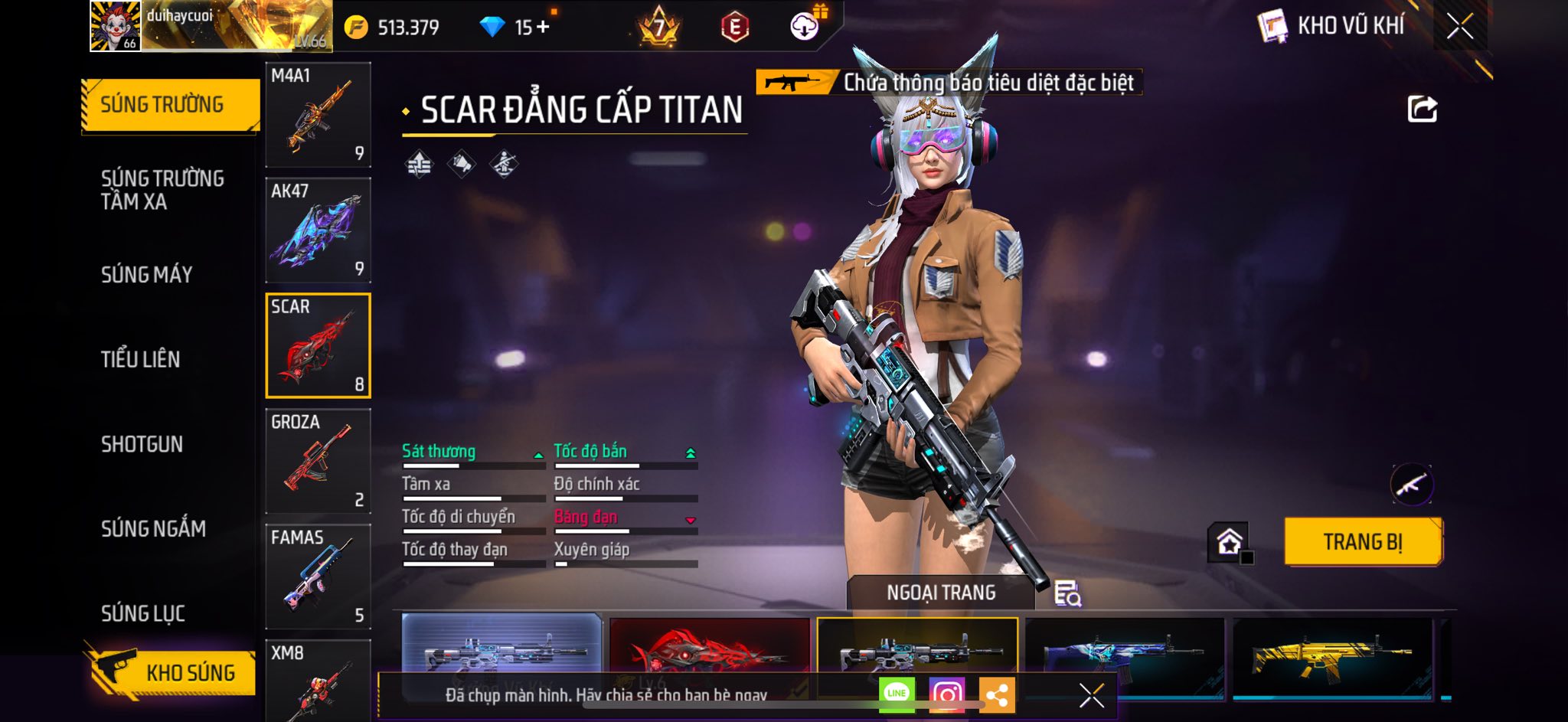Share the screenshot to Instagram
The image size is (1568, 722).
(x=946, y=694)
